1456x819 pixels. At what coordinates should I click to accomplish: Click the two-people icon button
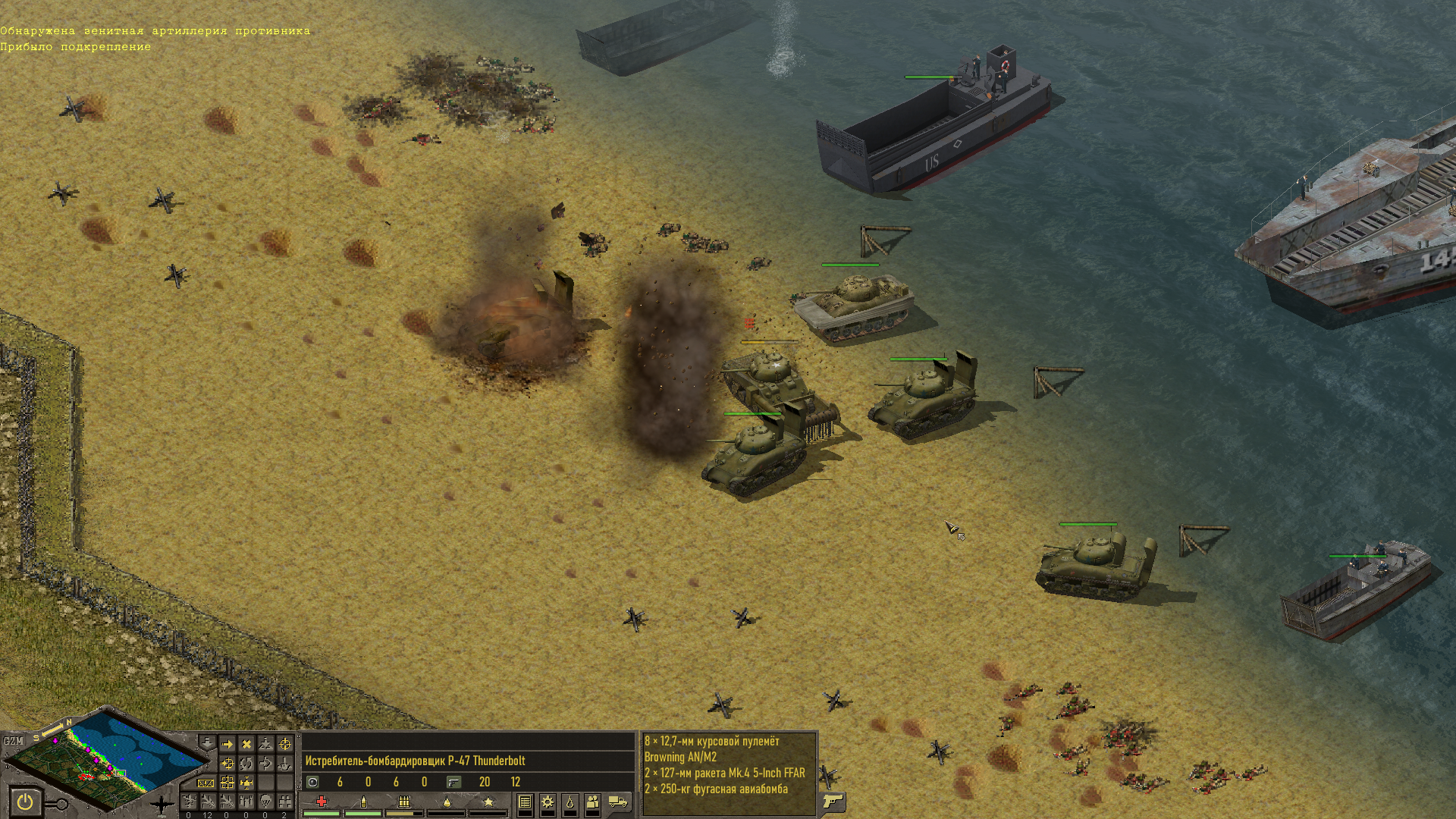tap(593, 802)
